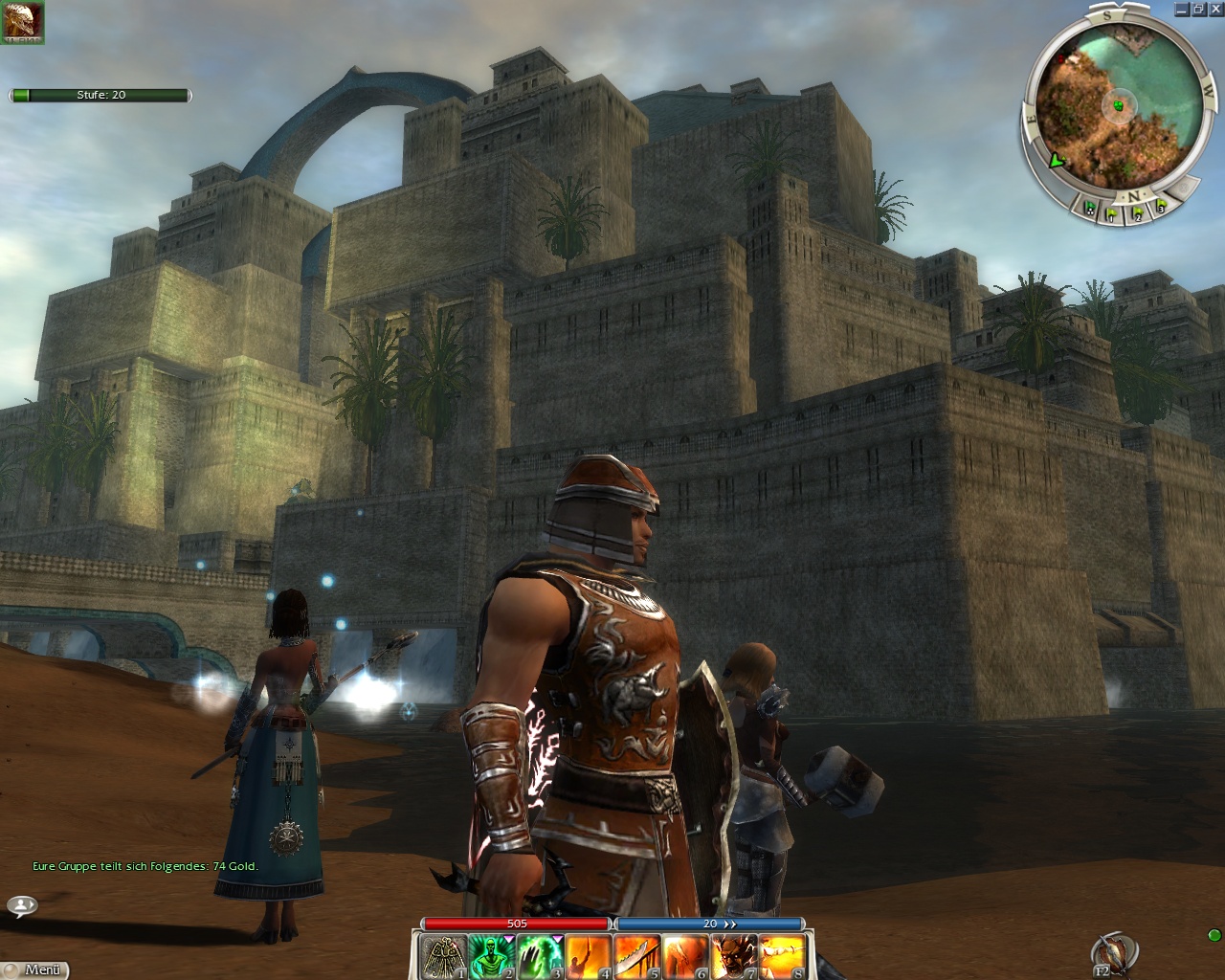Cast the green glowing hand skill
The height and width of the screenshot is (980, 1225).
540,956
